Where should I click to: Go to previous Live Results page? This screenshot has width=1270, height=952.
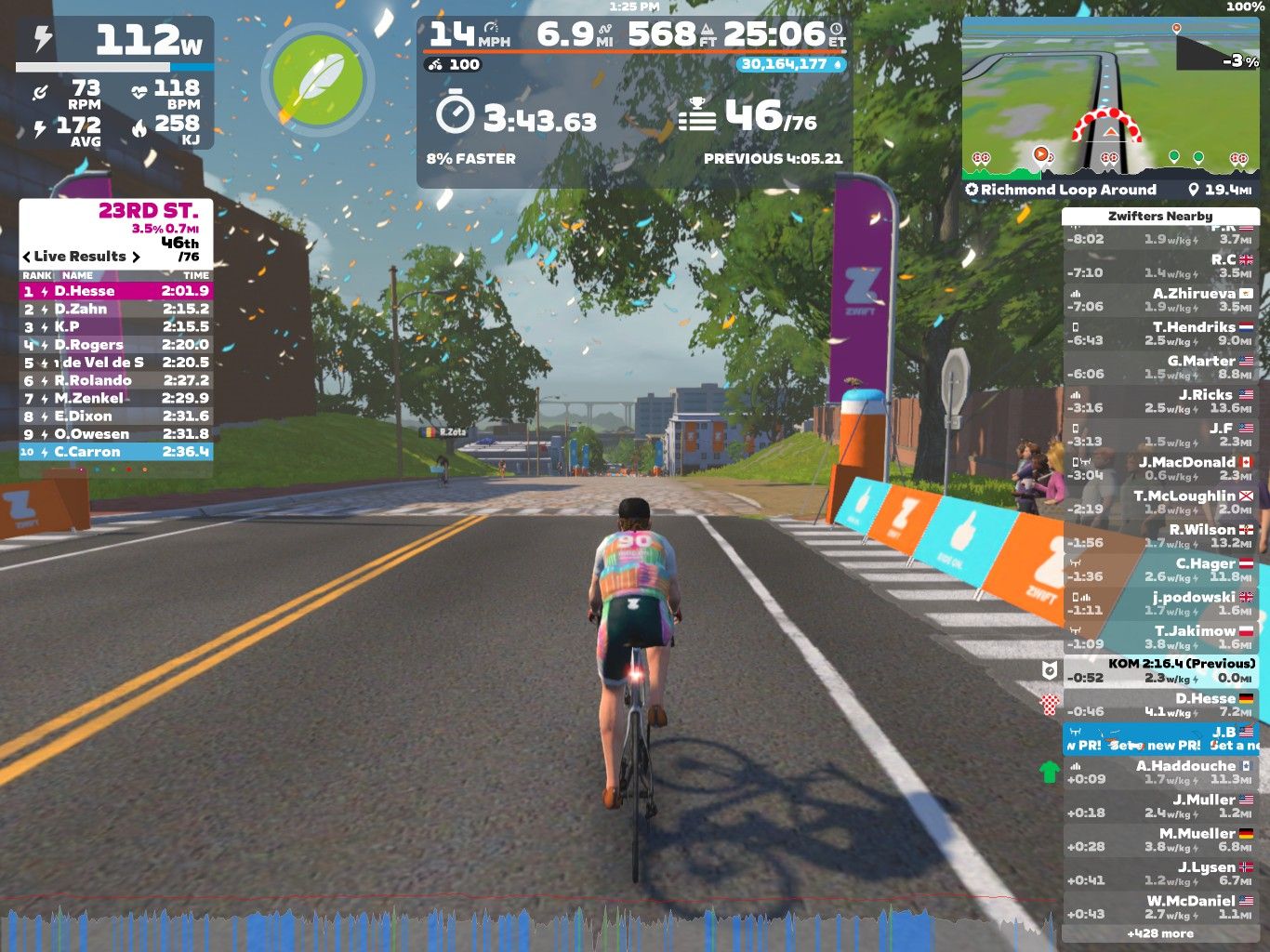[27, 257]
